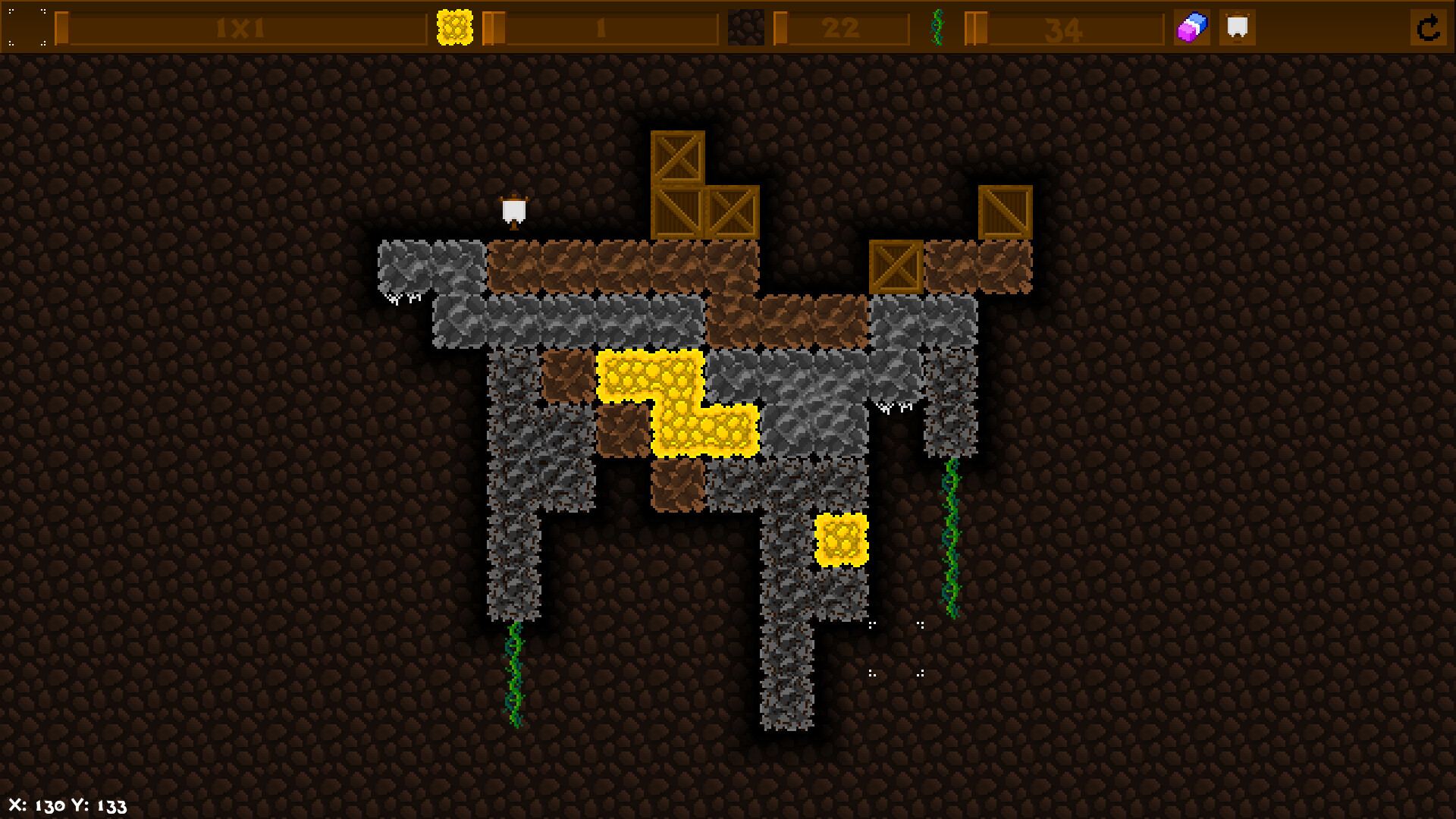Click the refresh reset icon

tap(1429, 29)
